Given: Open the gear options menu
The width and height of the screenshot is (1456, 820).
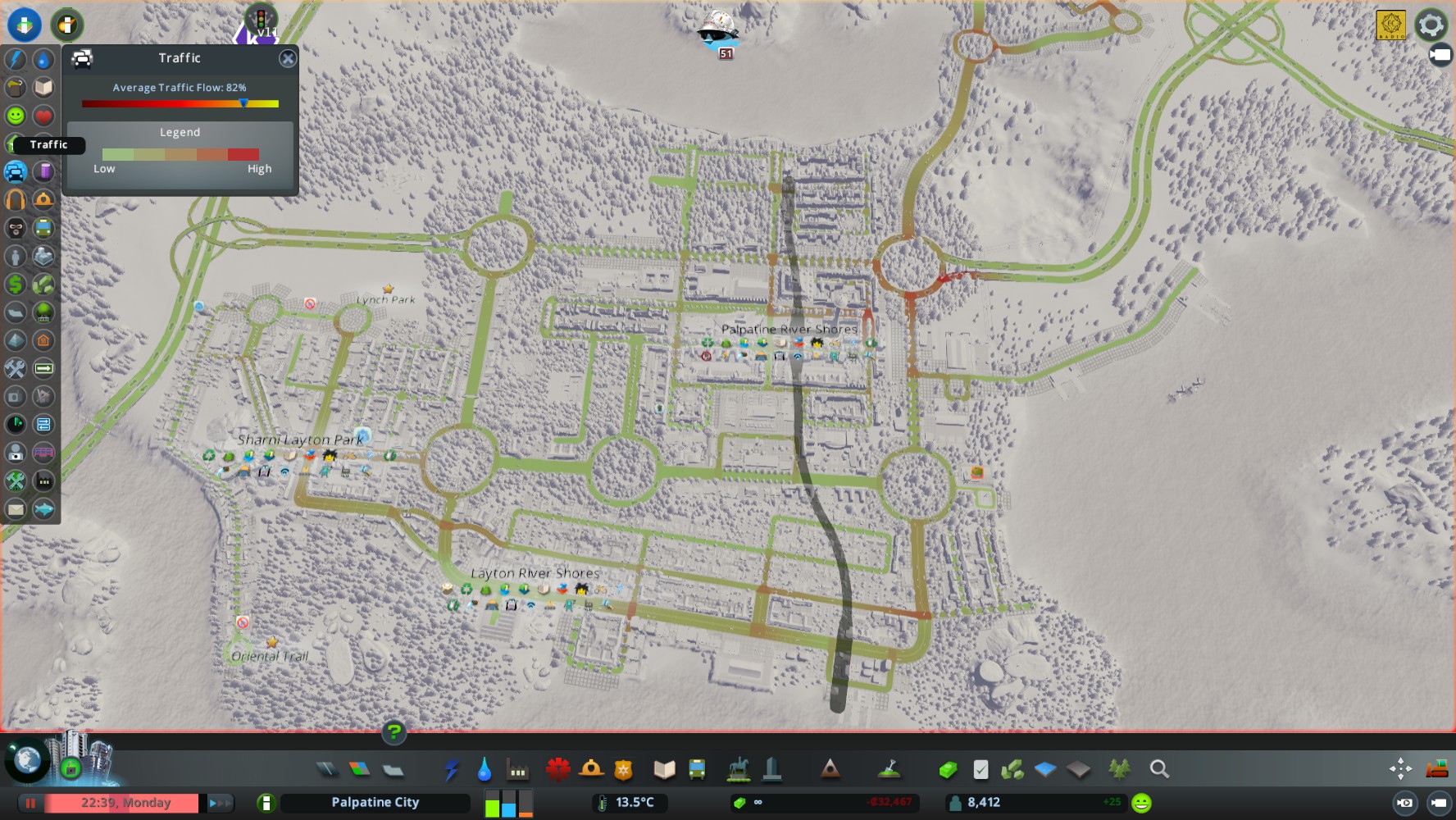Looking at the screenshot, I should (1431, 25).
